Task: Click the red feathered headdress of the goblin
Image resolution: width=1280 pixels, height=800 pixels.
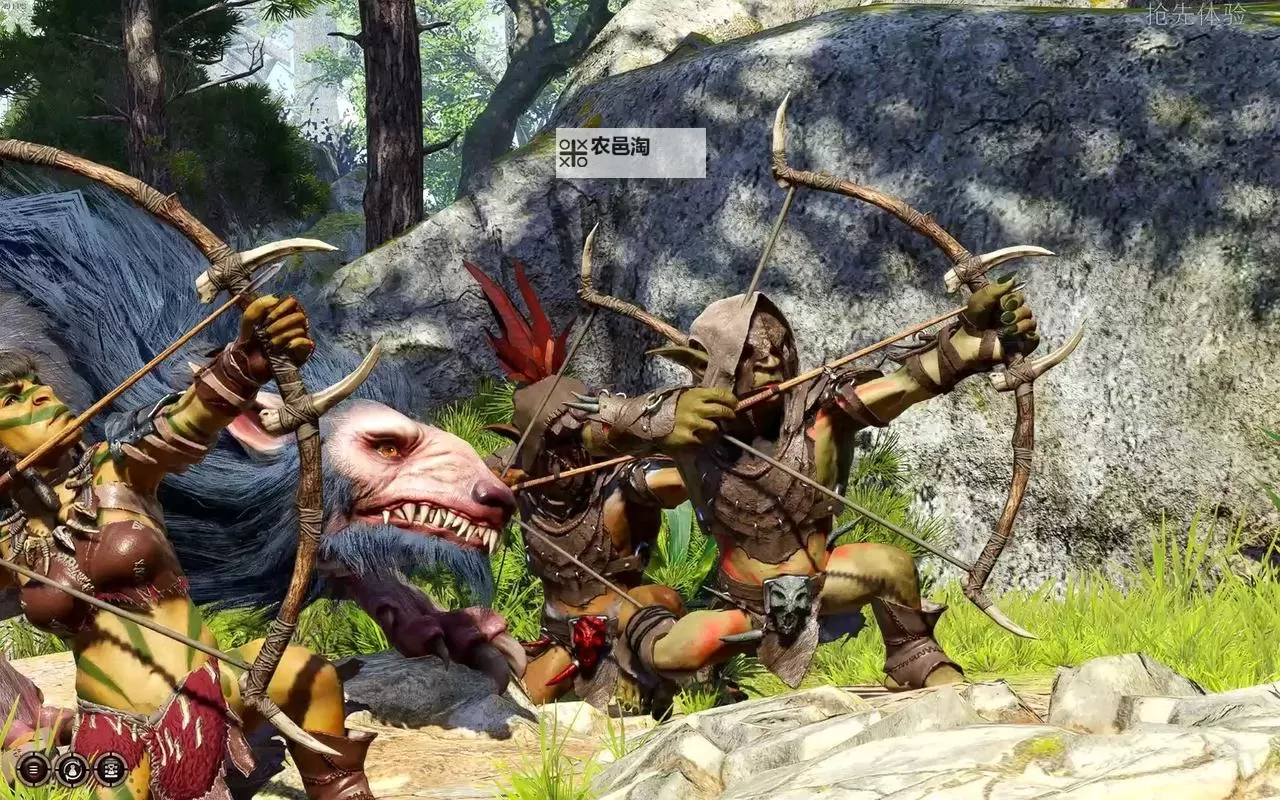Action: pos(525,330)
